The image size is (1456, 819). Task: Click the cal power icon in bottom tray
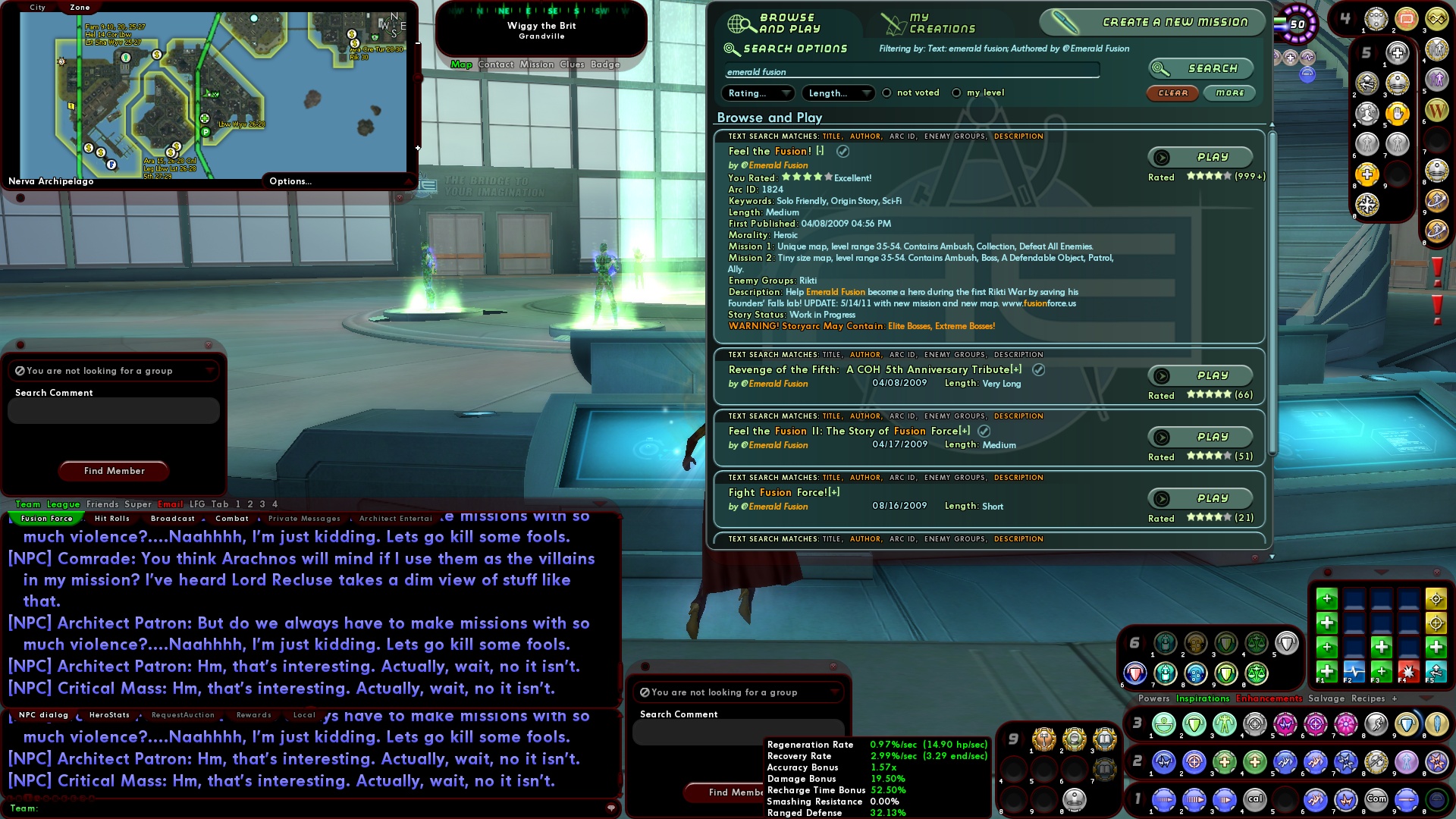[x=1256, y=799]
